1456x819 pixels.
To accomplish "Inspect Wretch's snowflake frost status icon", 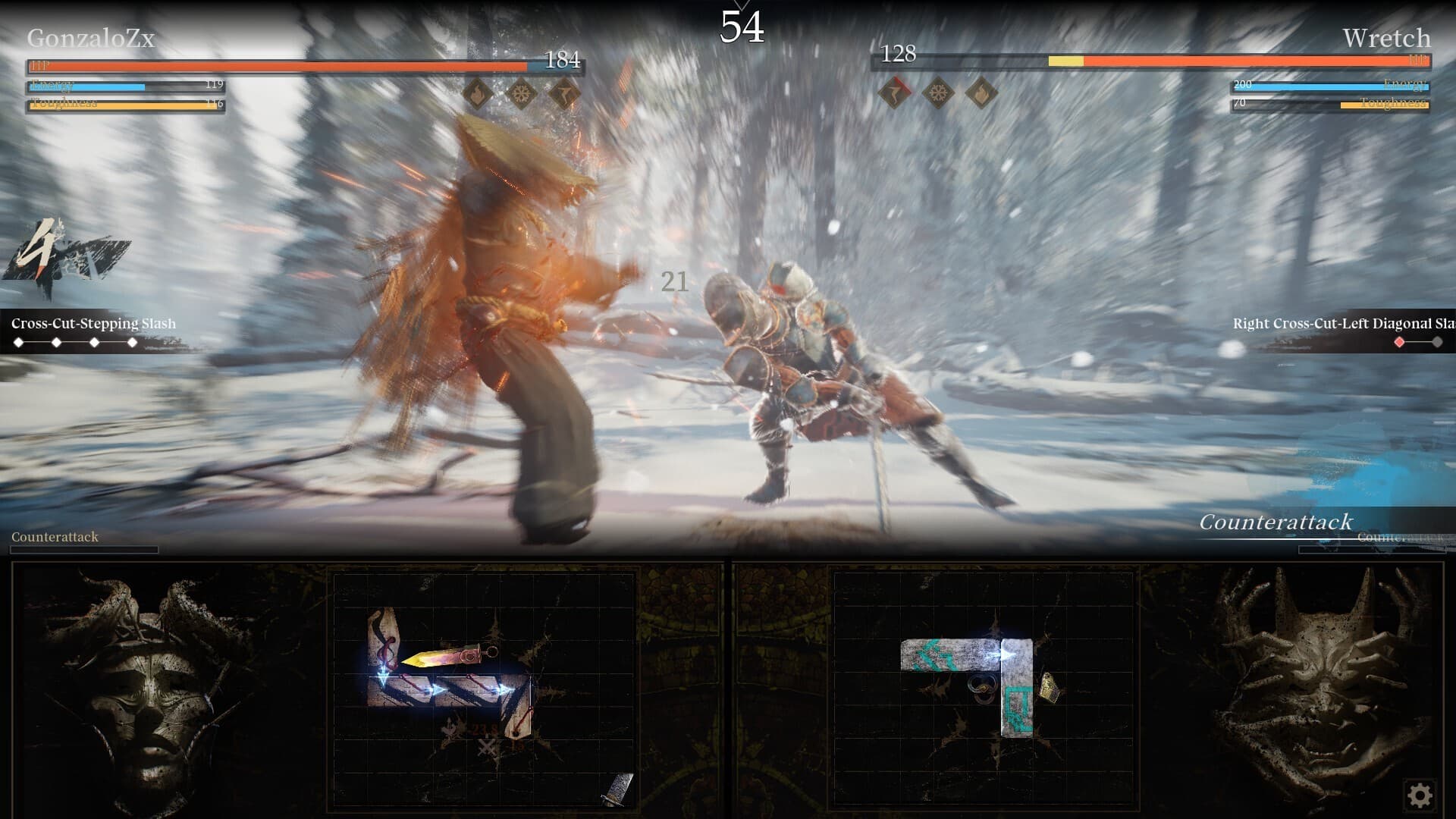I will pos(938,93).
